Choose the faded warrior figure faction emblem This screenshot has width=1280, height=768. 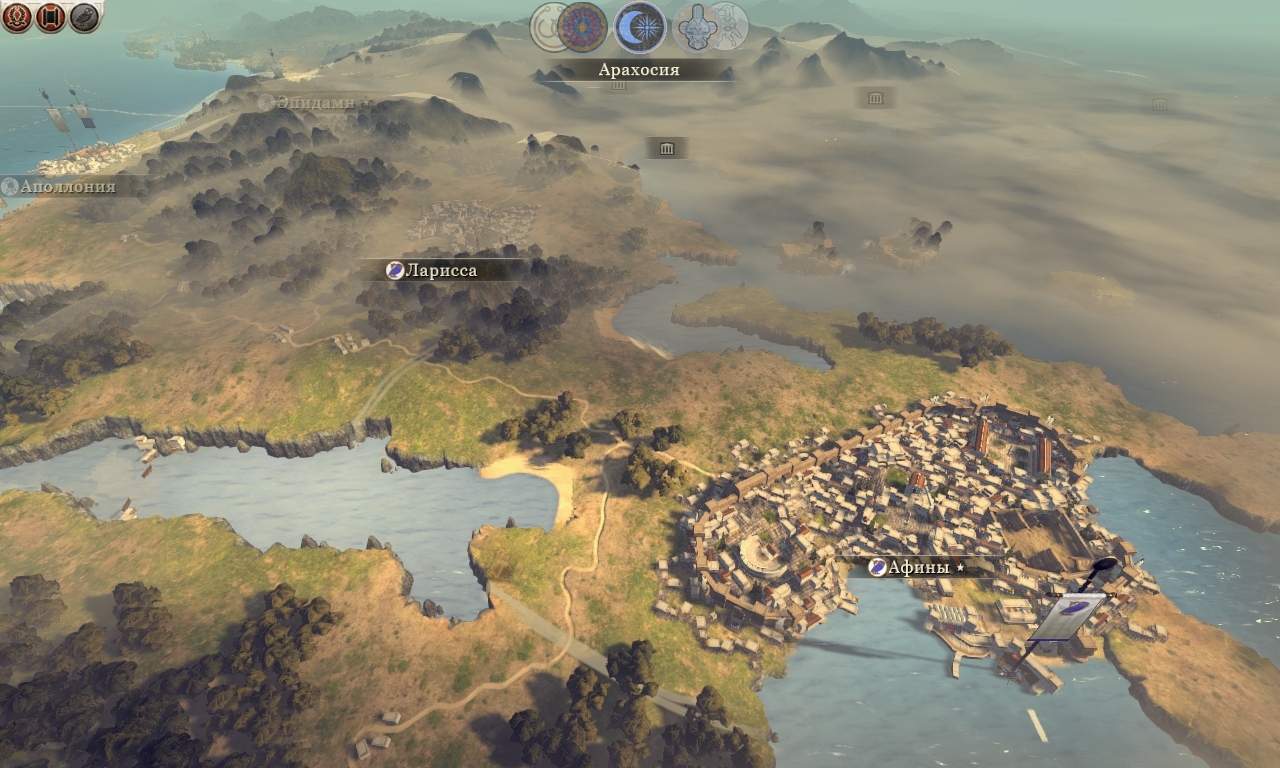pyautogui.click(x=733, y=26)
